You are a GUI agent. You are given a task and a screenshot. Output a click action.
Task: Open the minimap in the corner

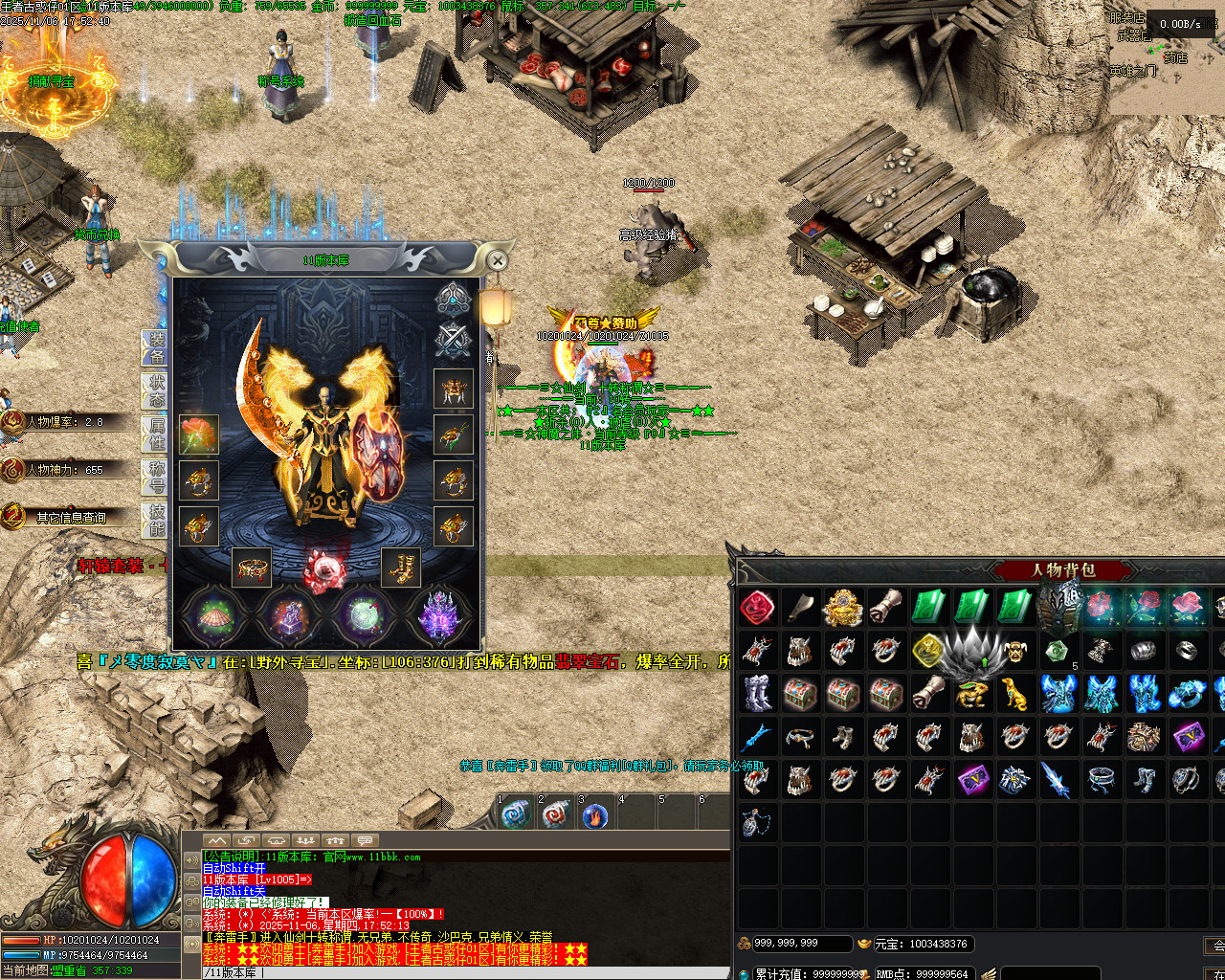pos(1168,57)
